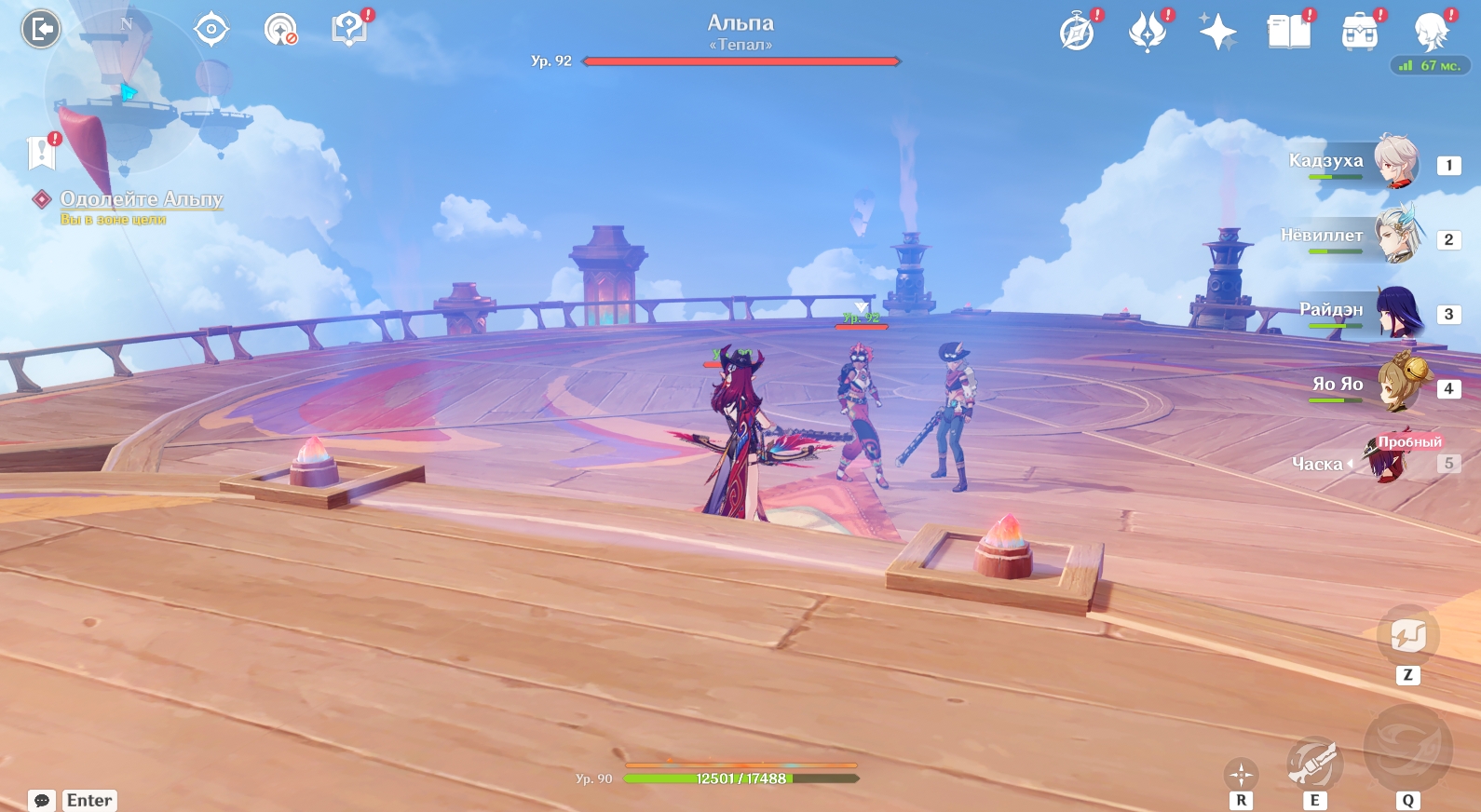Open the target-shaped icon beside the minimap

click(211, 30)
